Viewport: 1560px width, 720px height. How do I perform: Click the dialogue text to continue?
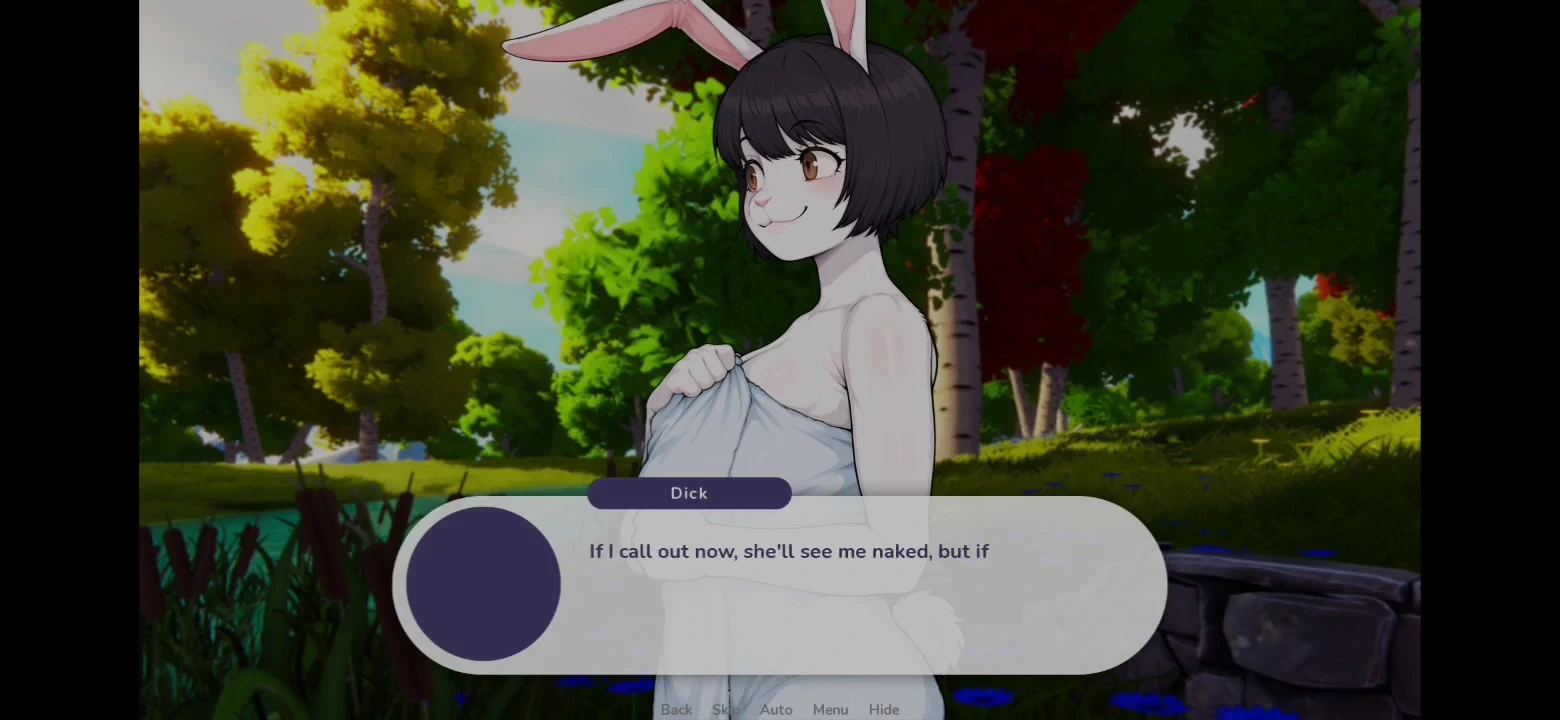(x=789, y=551)
